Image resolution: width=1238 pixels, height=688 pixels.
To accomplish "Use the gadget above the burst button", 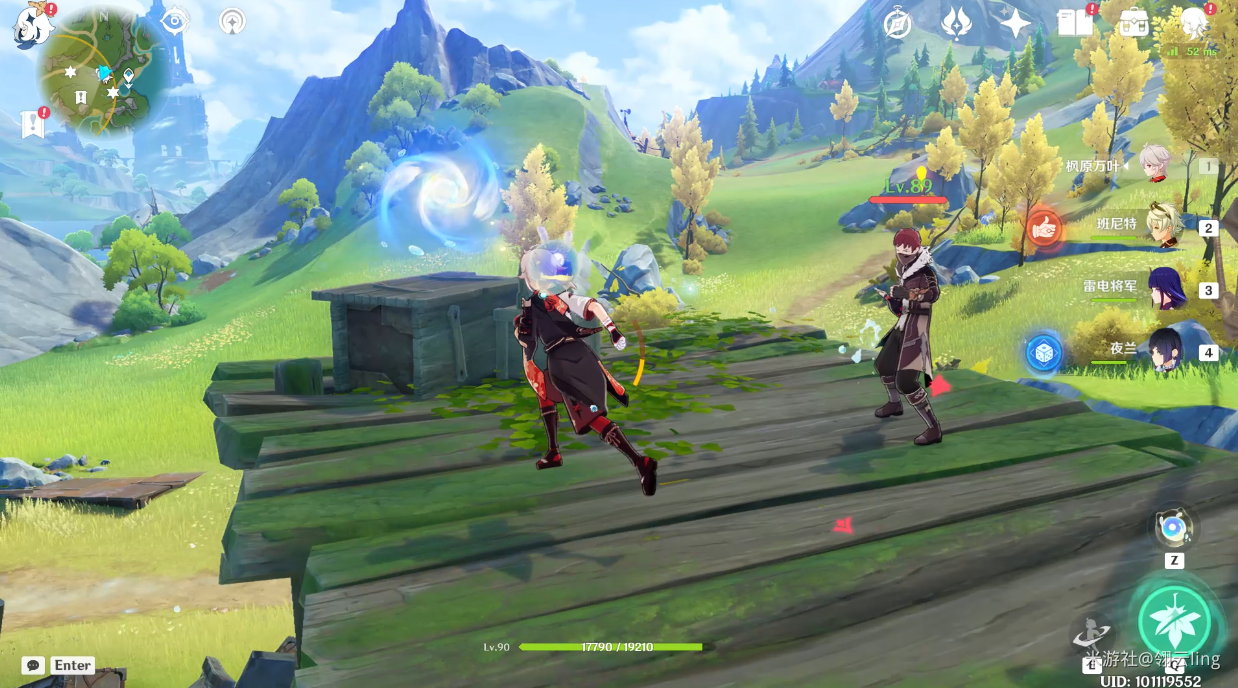I will click(1173, 527).
